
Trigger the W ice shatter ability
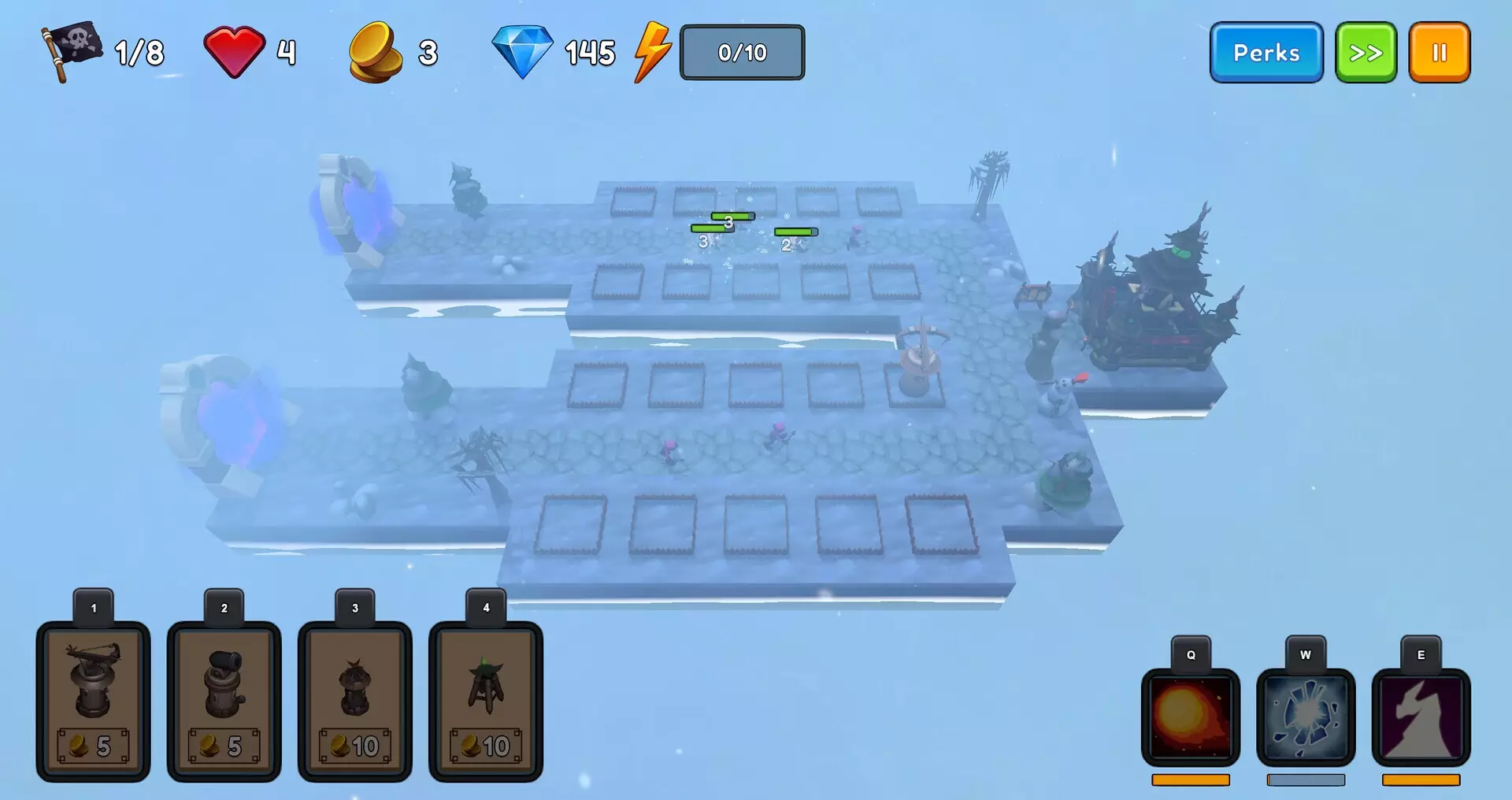1305,719
